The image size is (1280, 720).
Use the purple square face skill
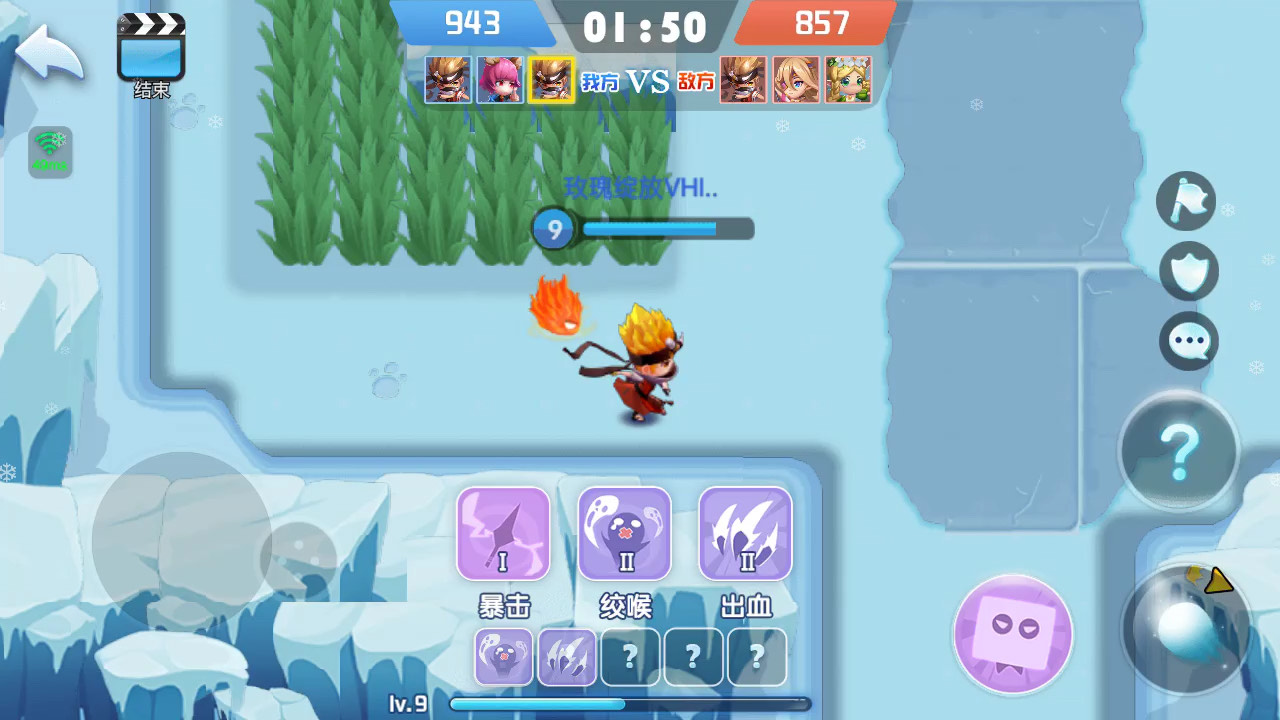click(x=1013, y=634)
